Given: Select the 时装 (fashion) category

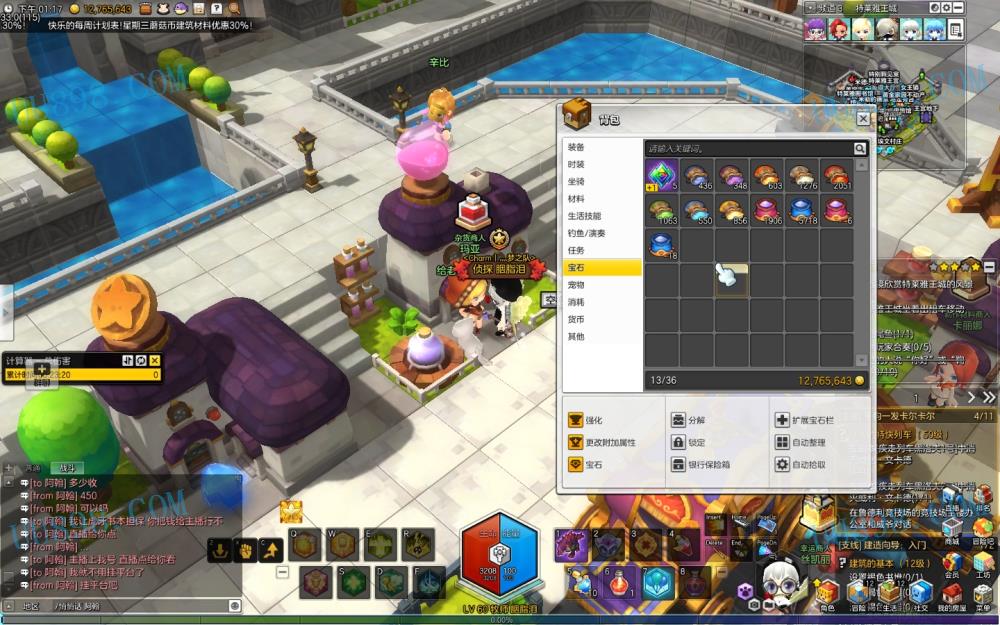Looking at the screenshot, I should 576,164.
